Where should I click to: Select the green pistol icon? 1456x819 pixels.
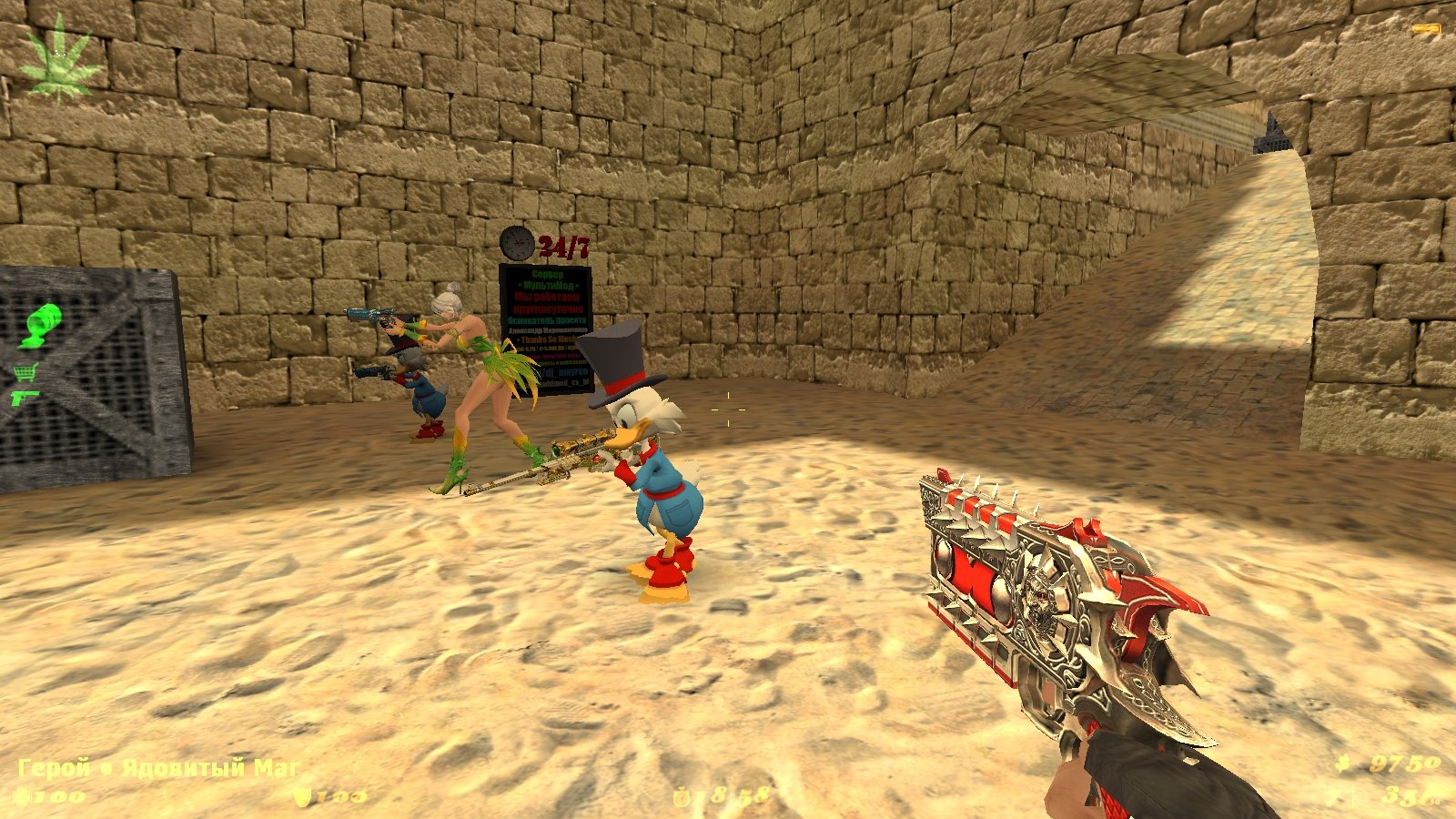pyautogui.click(x=25, y=398)
